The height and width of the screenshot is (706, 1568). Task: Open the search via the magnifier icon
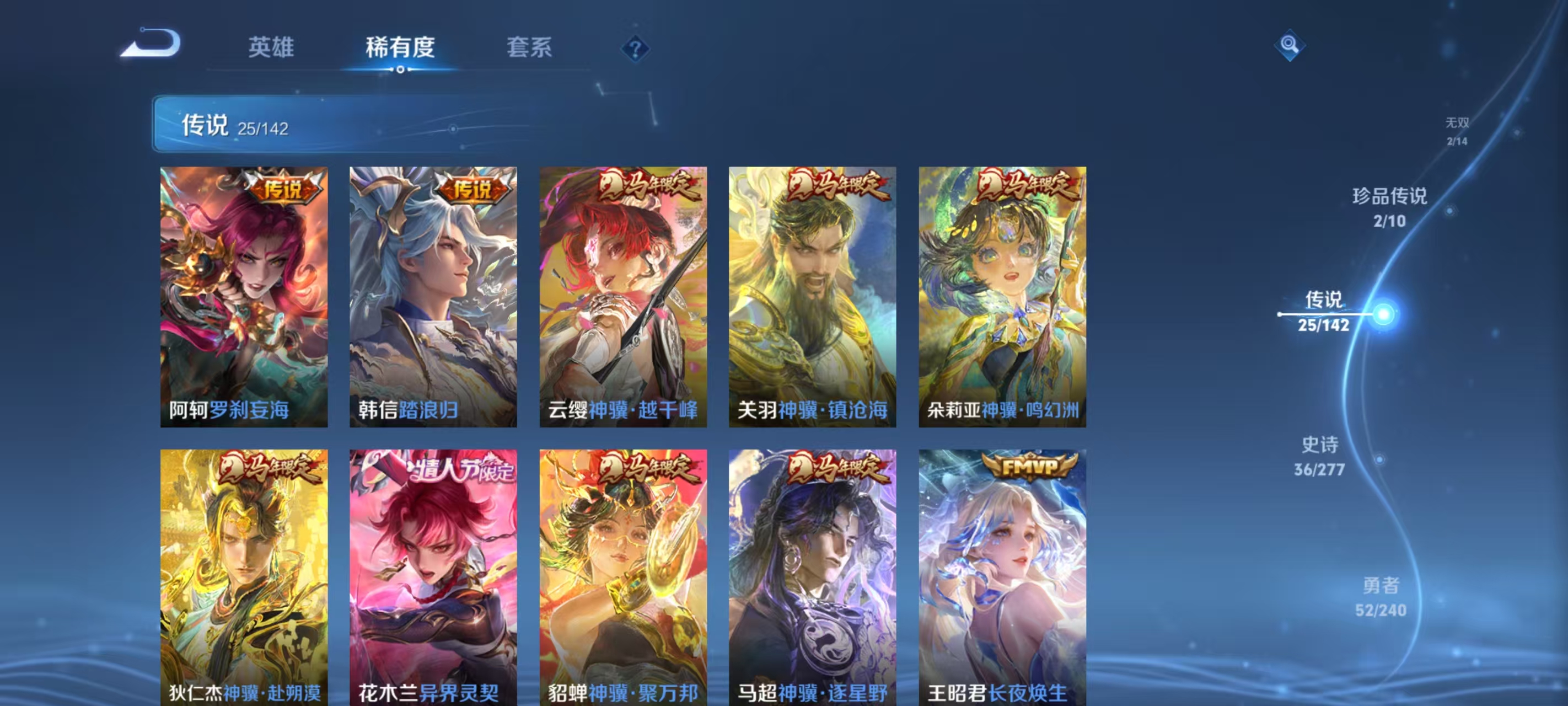[1292, 46]
